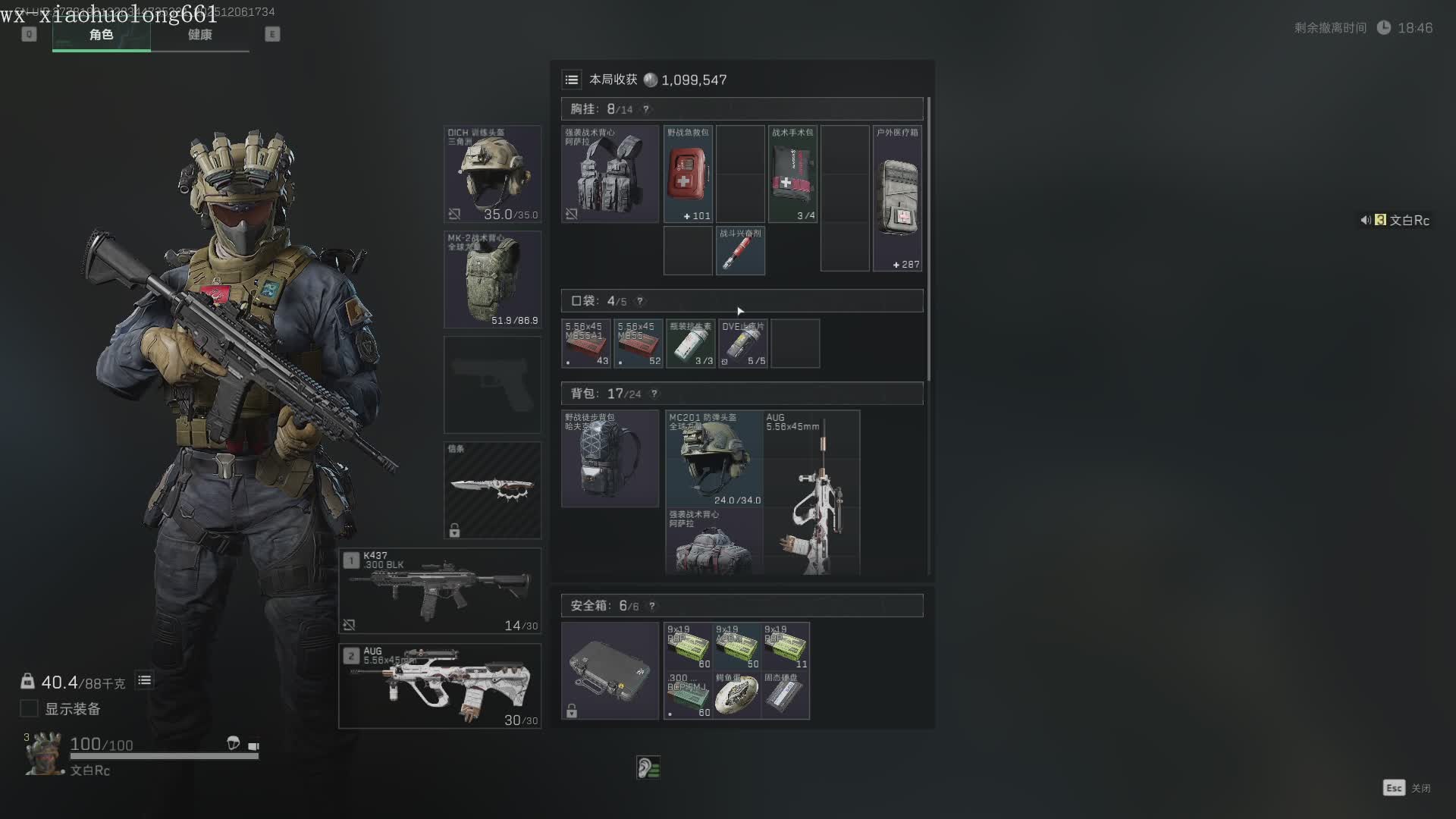The image size is (1456, 819).
Task: Select the 野战徒步背包 backpack slot
Action: 610,458
